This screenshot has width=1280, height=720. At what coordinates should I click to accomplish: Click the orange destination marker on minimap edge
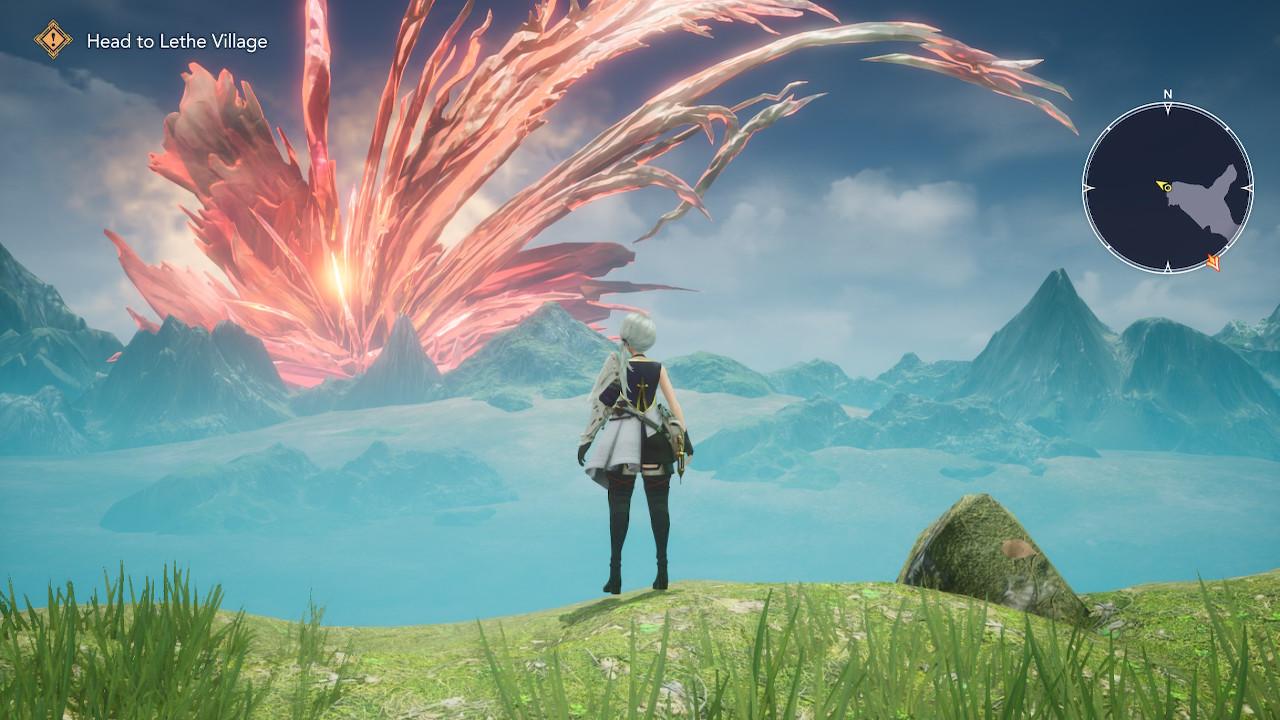coord(1215,262)
